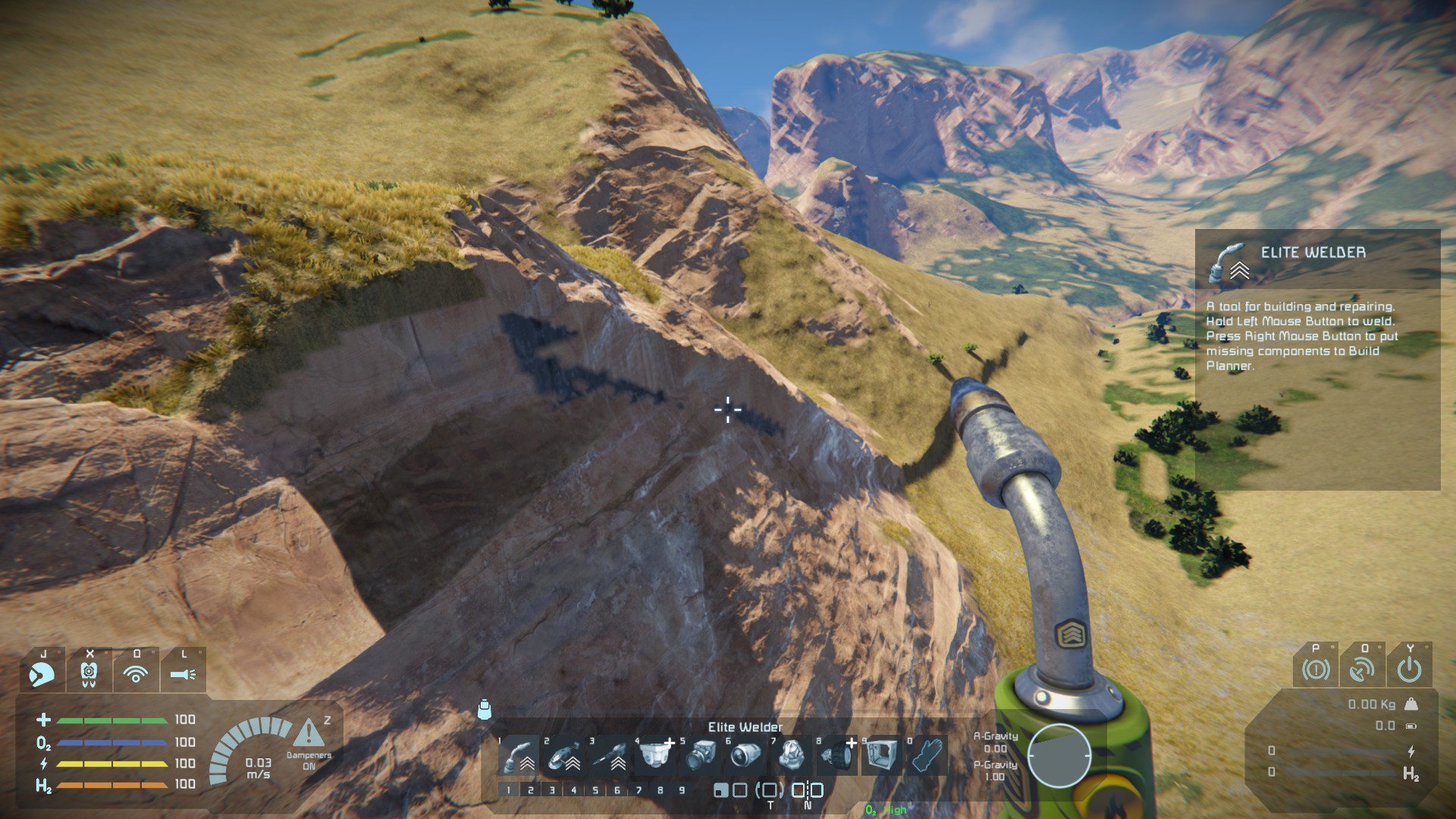Screen dimensions: 1456x819
Task: Switch to toolbar page 5
Action: (595, 790)
